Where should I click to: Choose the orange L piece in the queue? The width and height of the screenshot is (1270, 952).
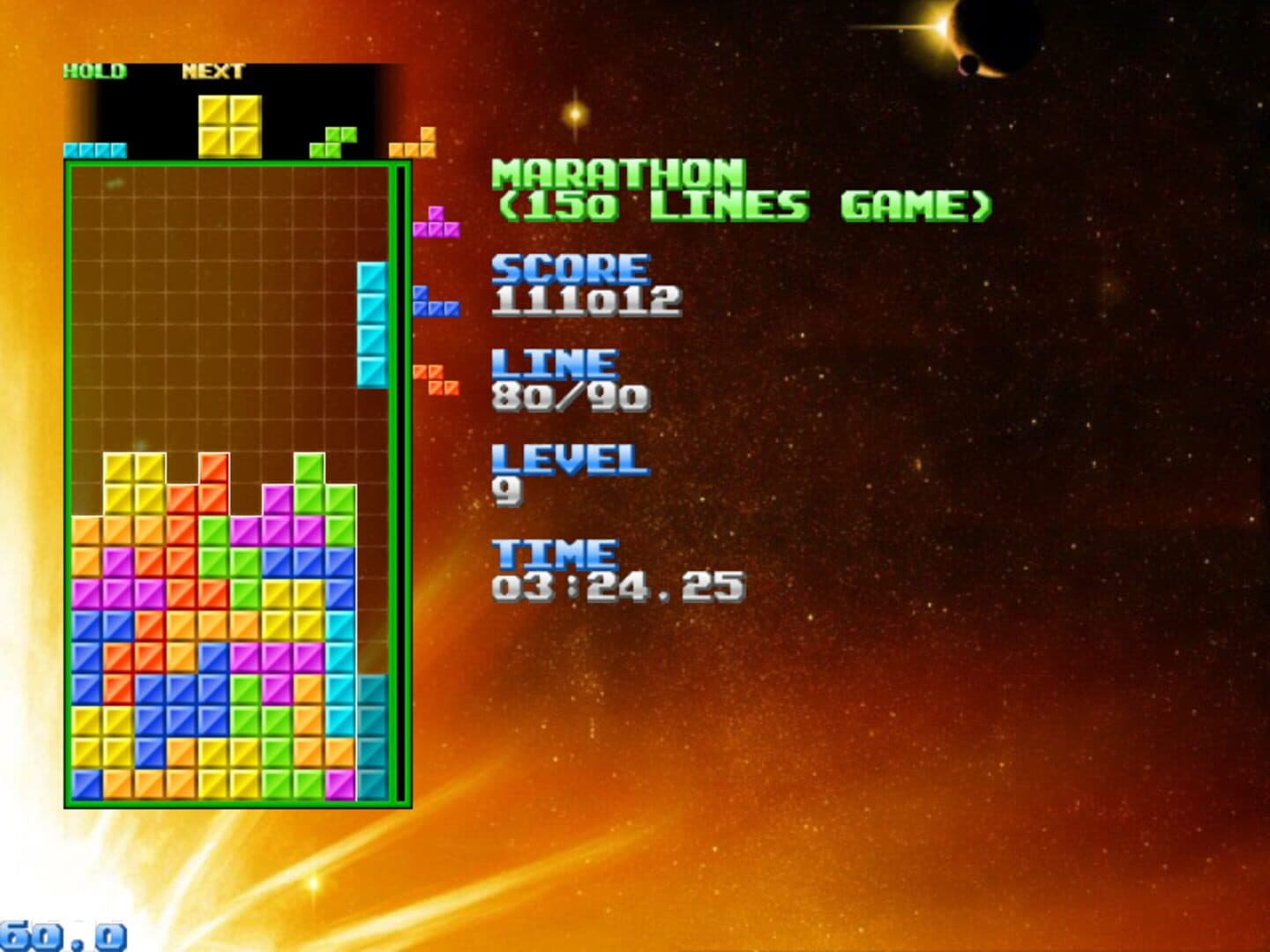pyautogui.click(x=414, y=144)
